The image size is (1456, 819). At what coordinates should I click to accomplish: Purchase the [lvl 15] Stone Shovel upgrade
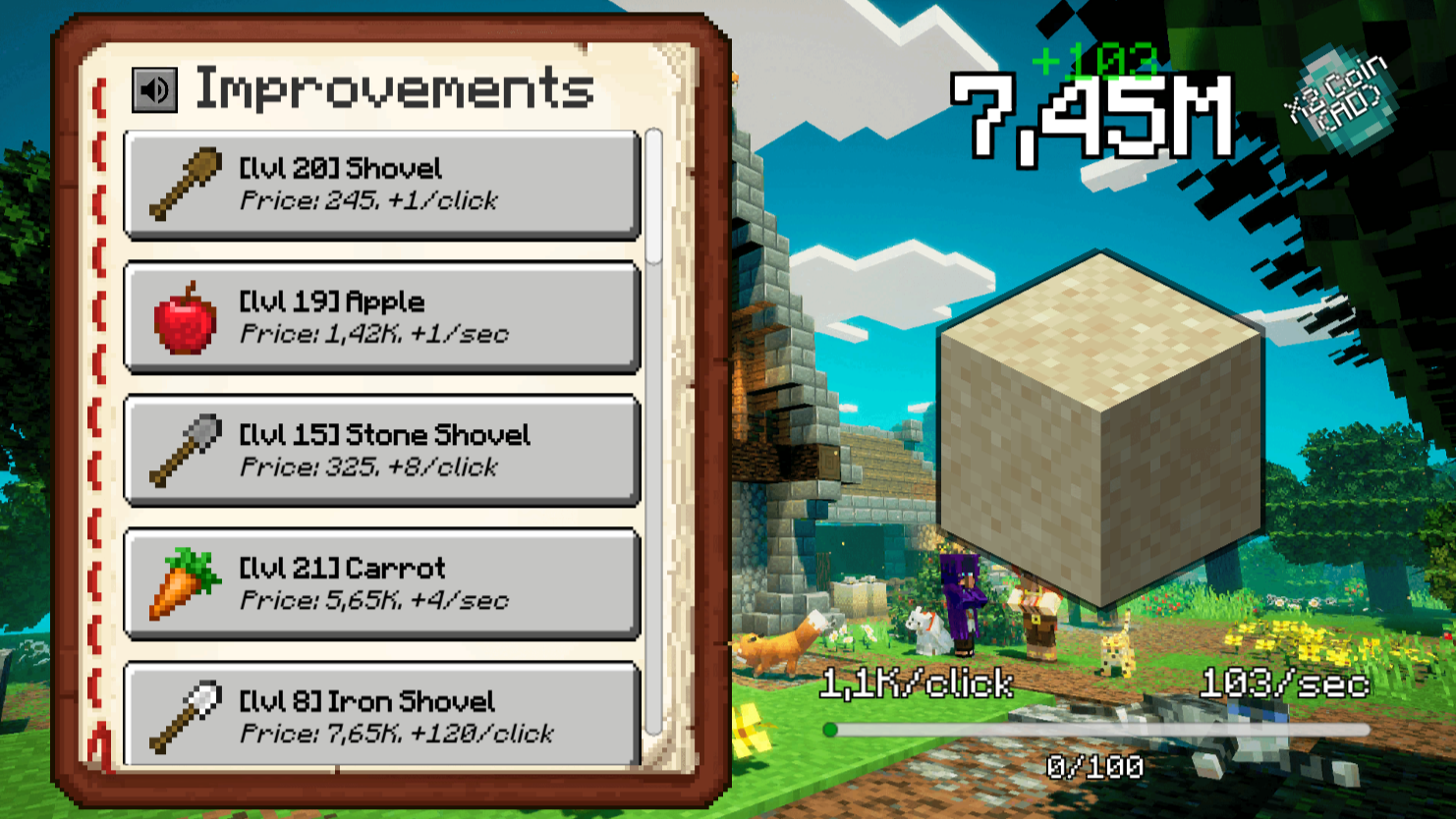pos(381,450)
